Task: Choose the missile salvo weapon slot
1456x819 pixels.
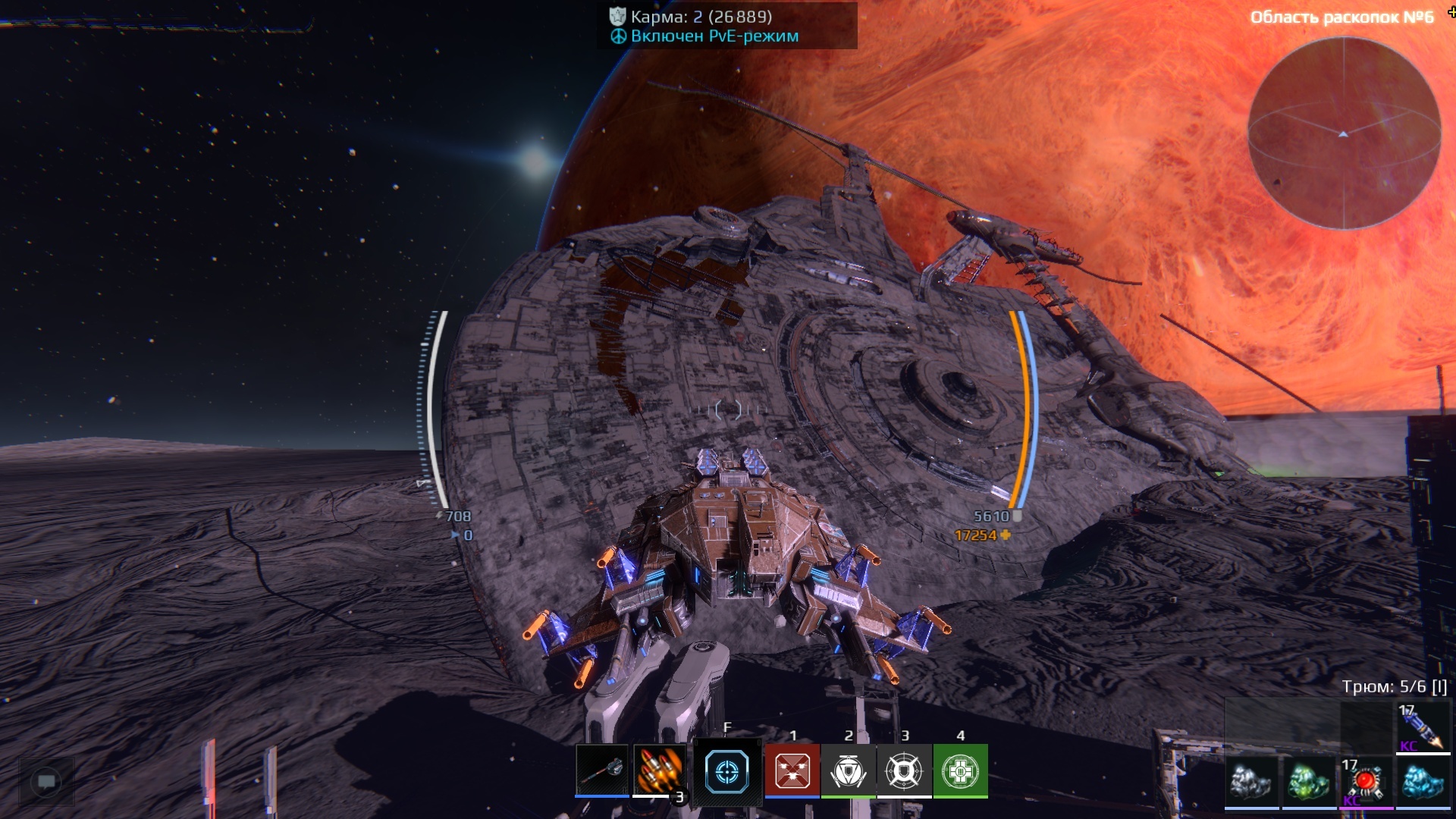Action: pos(659,770)
